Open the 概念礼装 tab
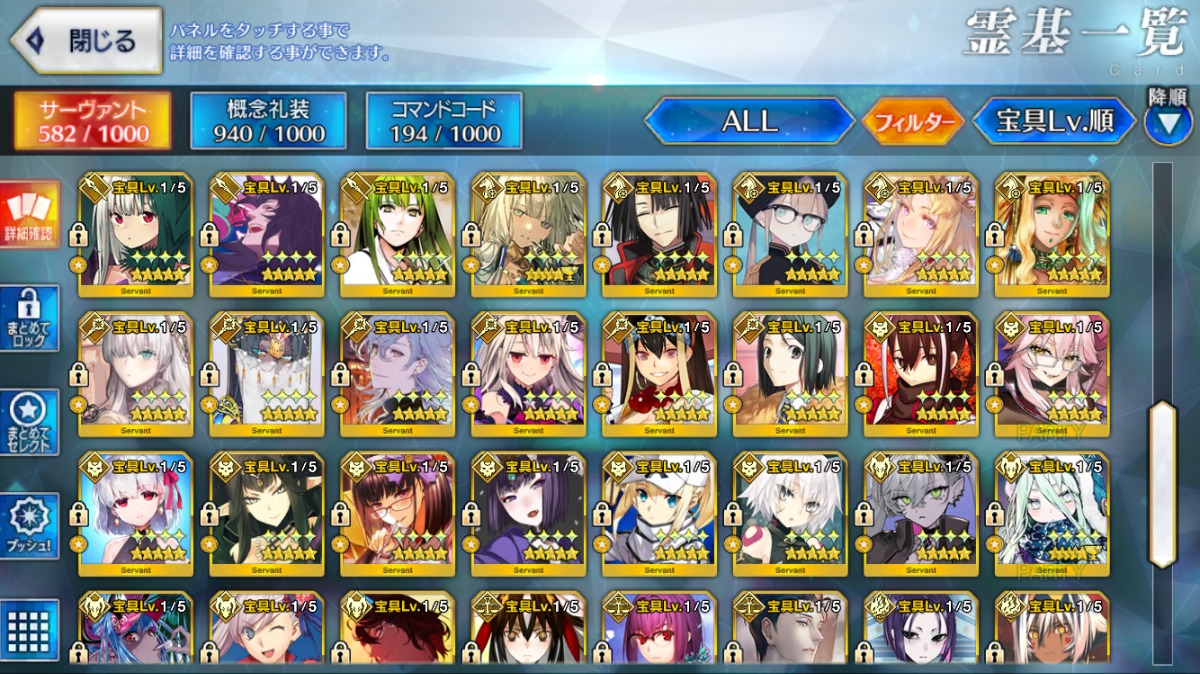 [x=268, y=121]
